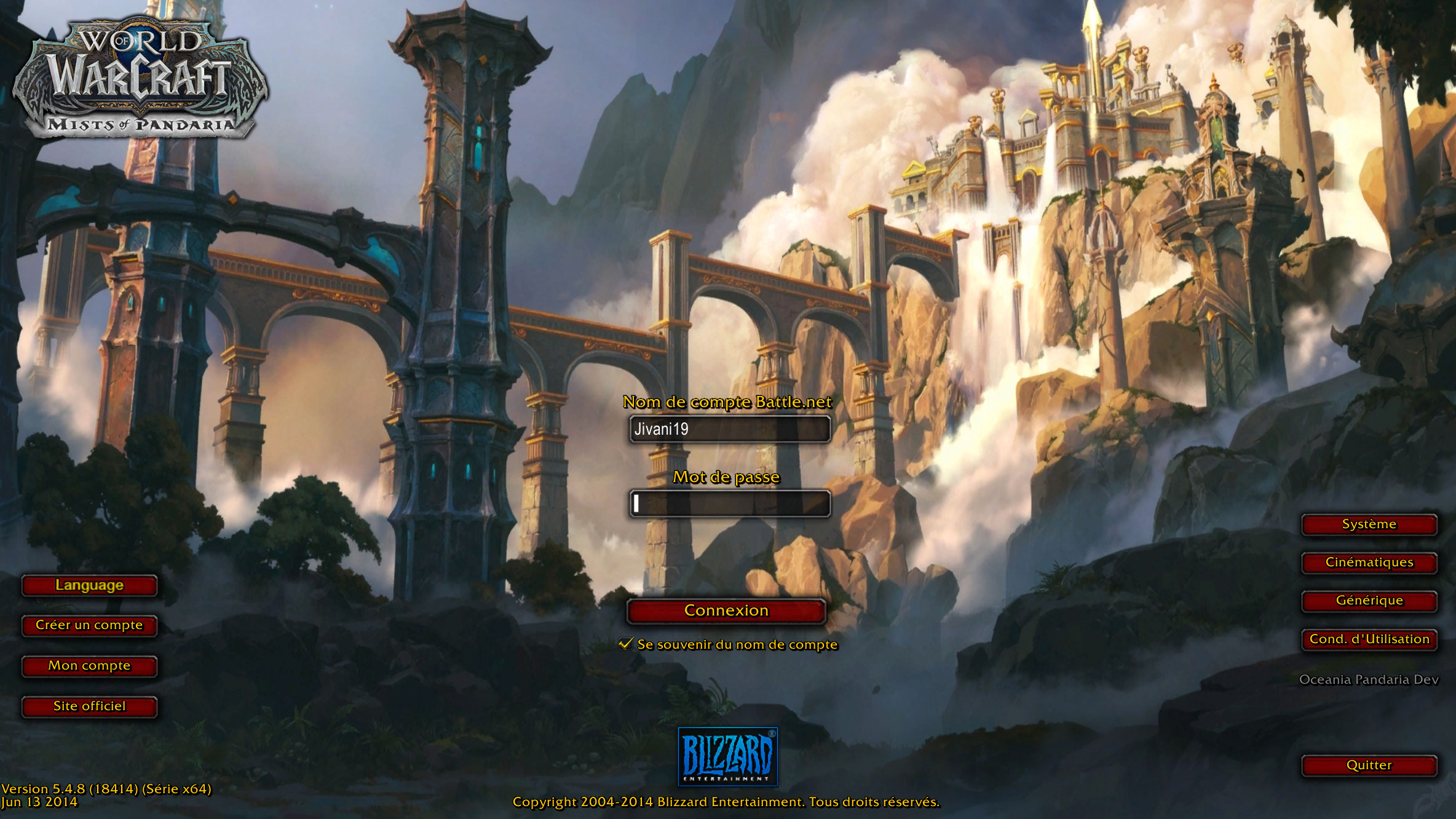Screen dimensions: 1456x819
Task: Open Mon compte account page
Action: (x=90, y=666)
